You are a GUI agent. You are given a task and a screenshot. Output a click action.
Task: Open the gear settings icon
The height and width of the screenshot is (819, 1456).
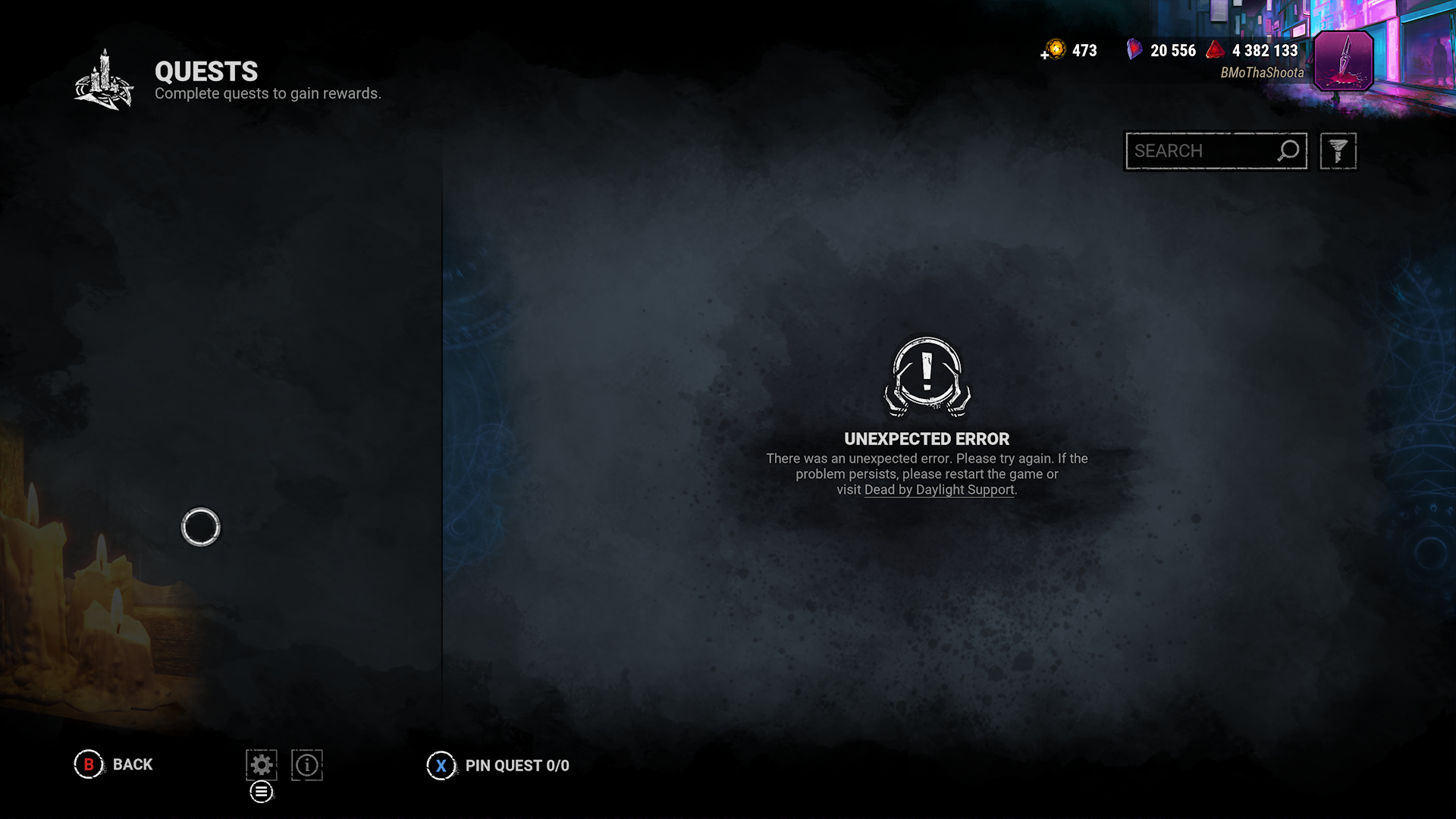[261, 765]
